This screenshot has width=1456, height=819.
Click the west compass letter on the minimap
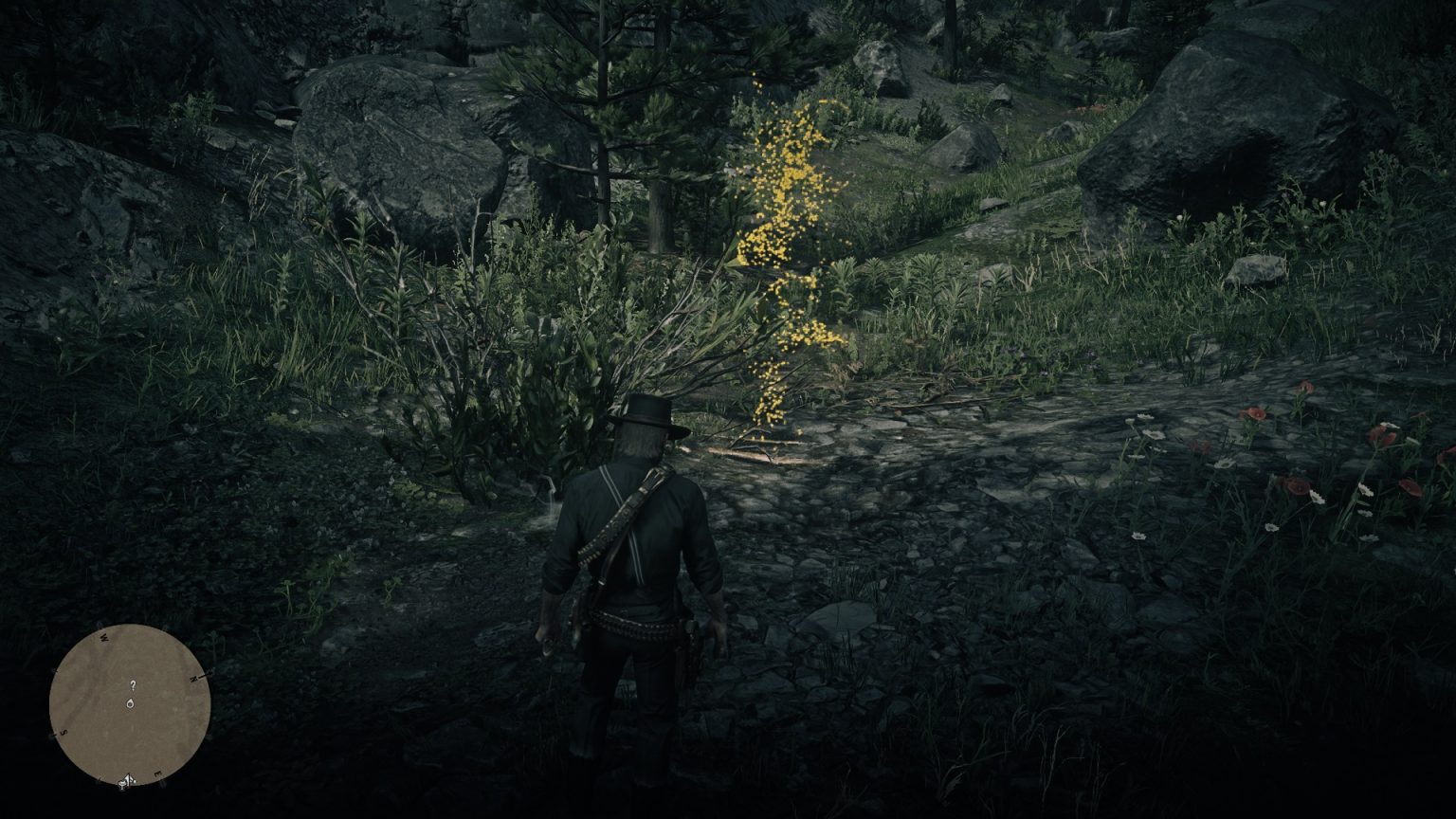[103, 639]
